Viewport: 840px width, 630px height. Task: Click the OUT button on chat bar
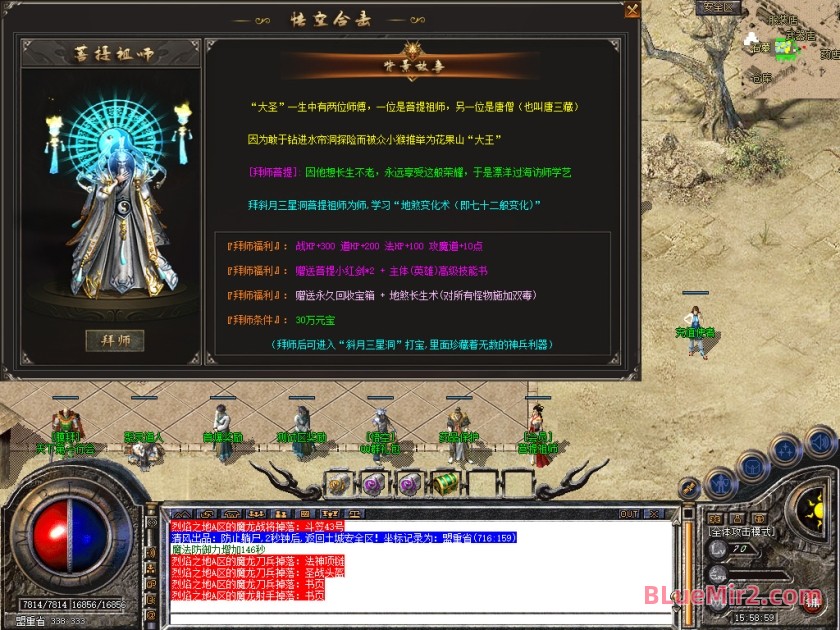point(629,514)
